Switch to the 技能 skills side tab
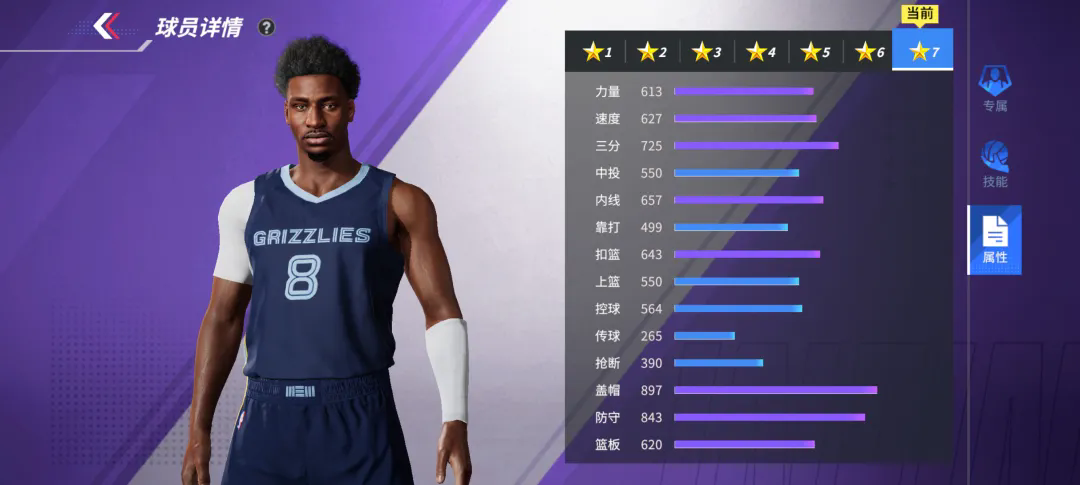The image size is (1080, 485). (x=994, y=164)
